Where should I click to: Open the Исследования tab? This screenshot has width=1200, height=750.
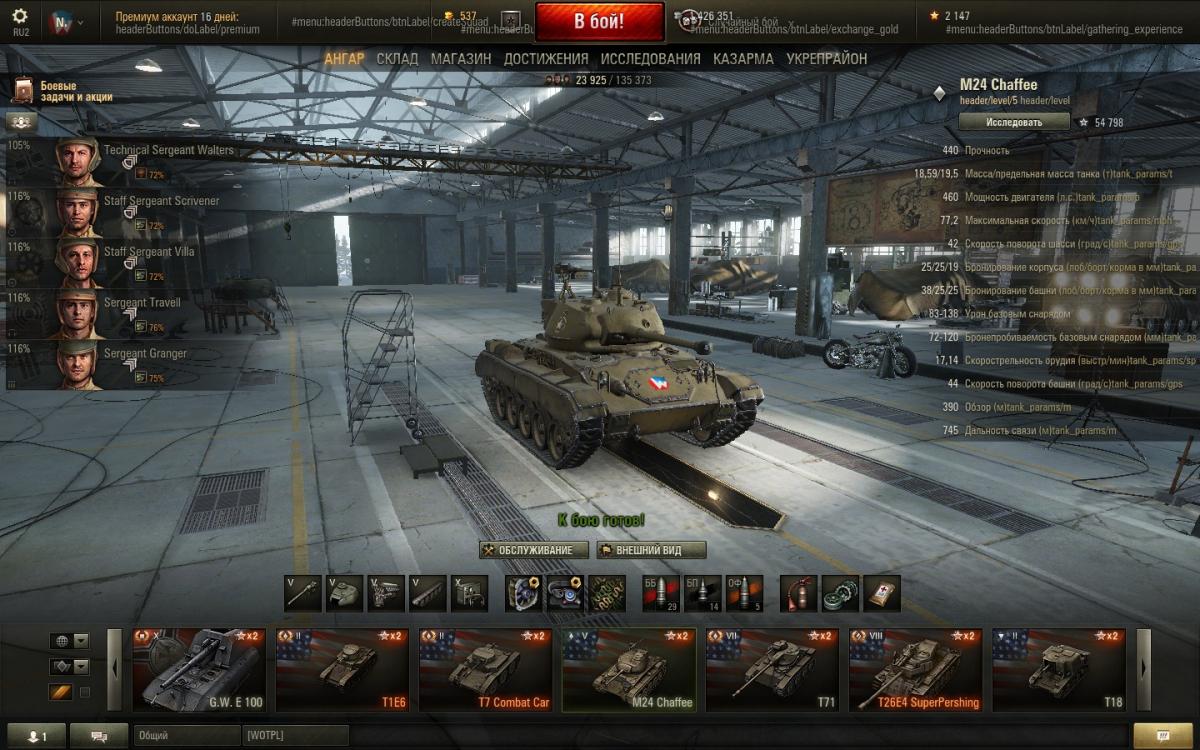(650, 59)
